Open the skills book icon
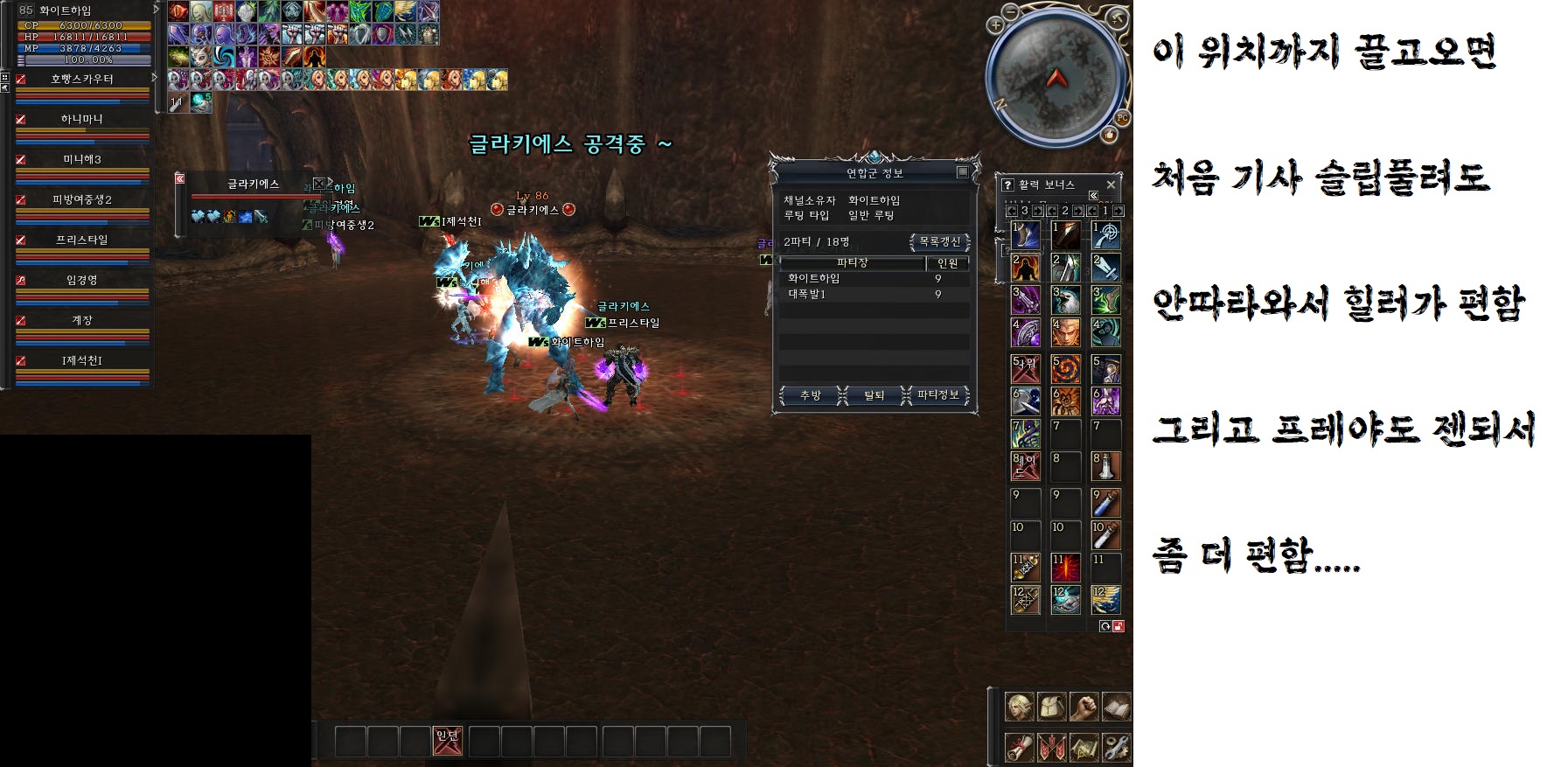Screen dimensions: 1568x767 pyautogui.click(x=1116, y=707)
